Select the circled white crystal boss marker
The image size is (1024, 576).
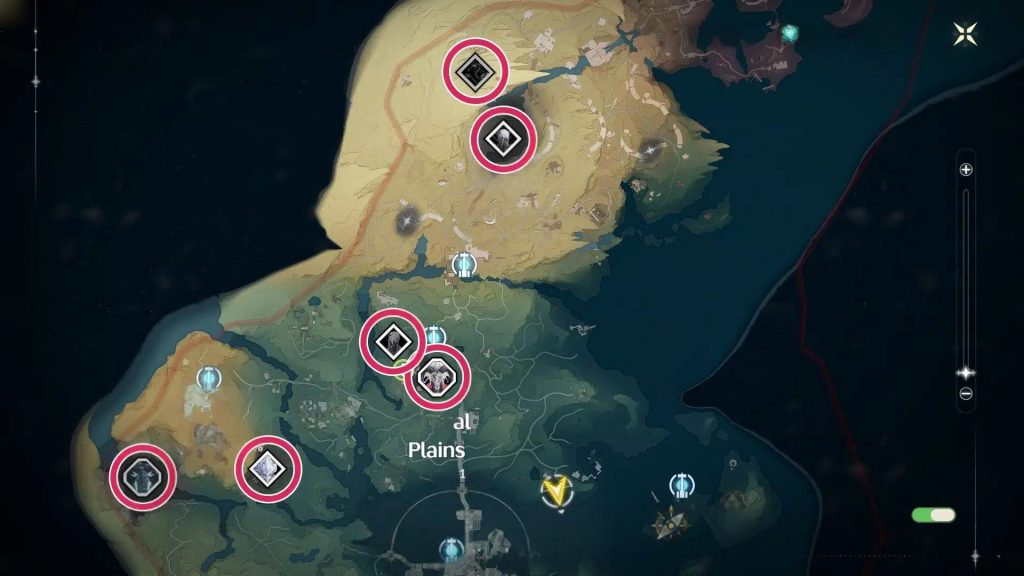(x=269, y=469)
